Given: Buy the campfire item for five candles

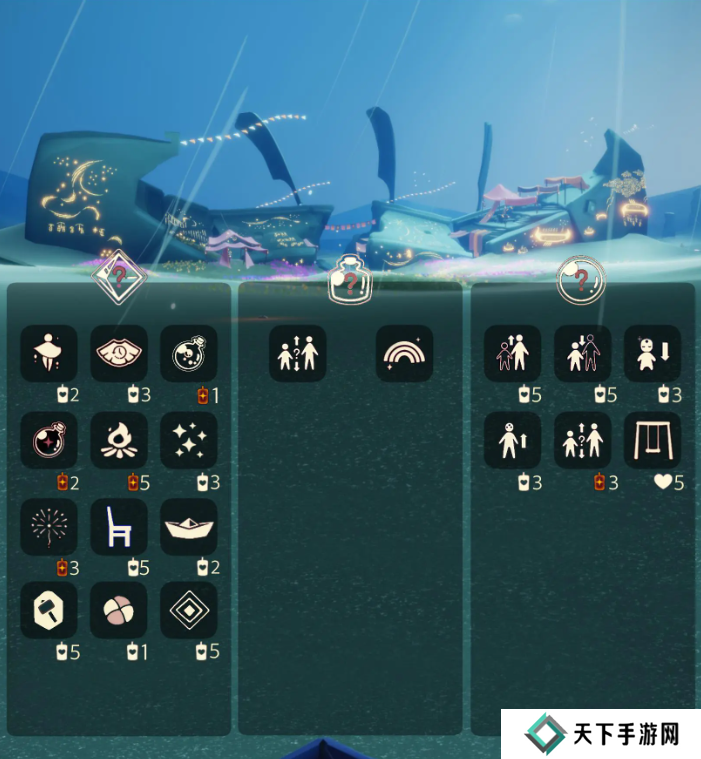Looking at the screenshot, I should click(119, 440).
